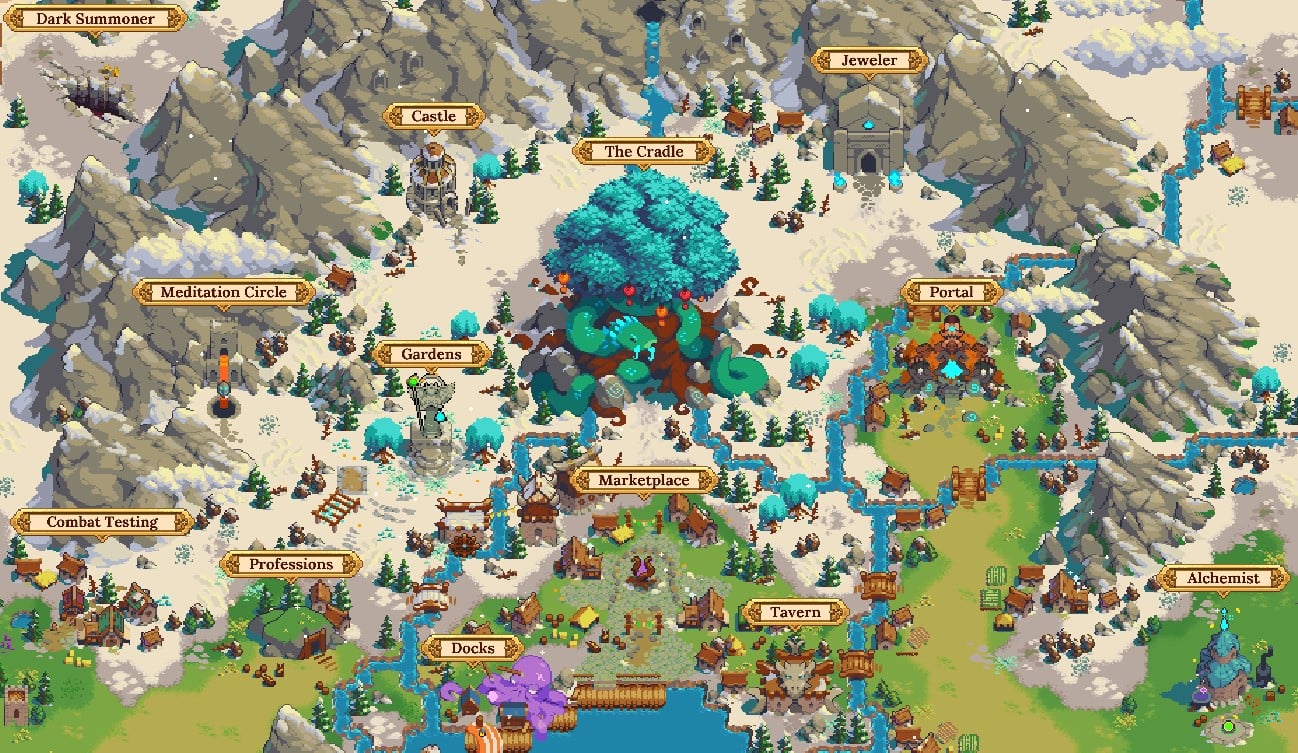Visit the Jeweler
The width and height of the screenshot is (1298, 753).
(x=868, y=61)
